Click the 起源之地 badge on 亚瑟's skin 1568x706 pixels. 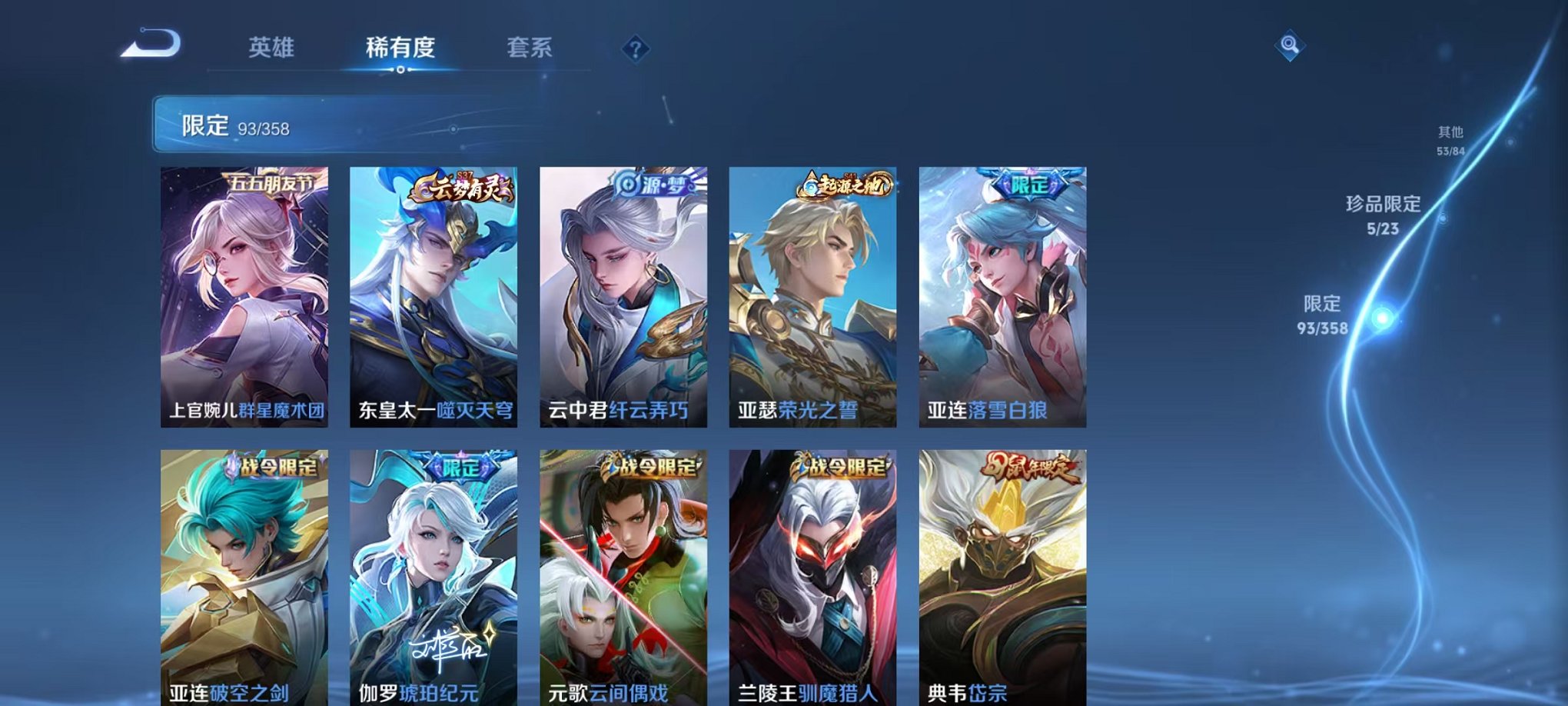(845, 184)
